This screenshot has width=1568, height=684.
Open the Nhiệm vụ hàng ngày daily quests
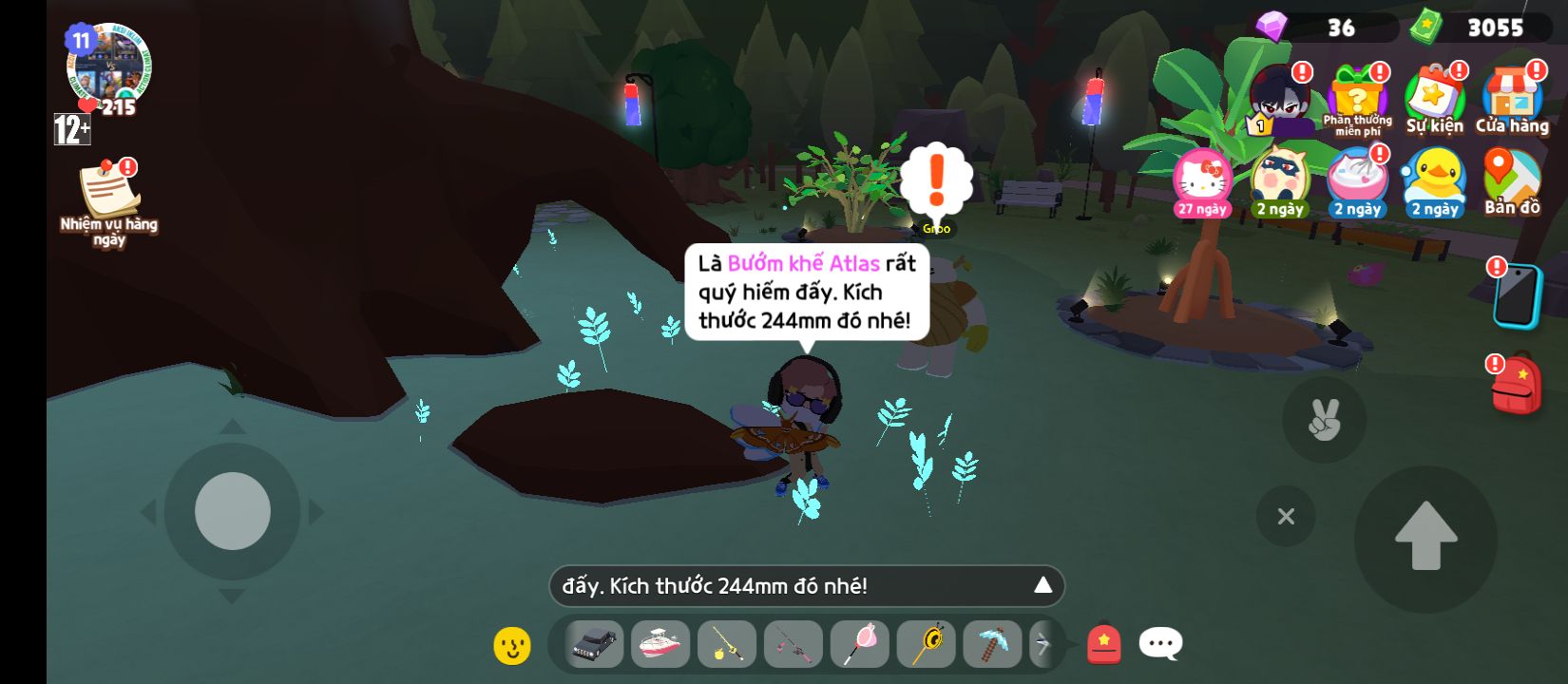pos(108,193)
